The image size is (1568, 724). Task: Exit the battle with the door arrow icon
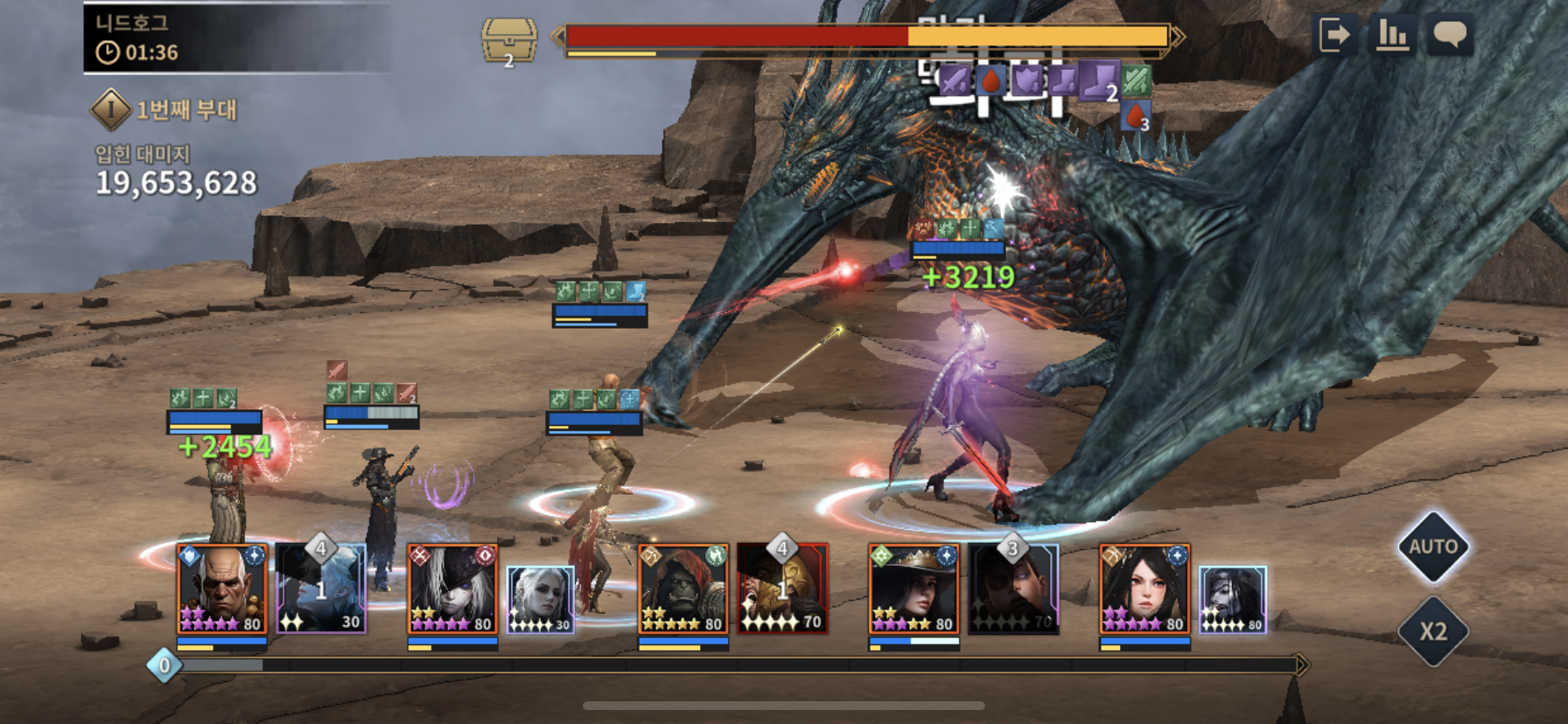[1335, 36]
